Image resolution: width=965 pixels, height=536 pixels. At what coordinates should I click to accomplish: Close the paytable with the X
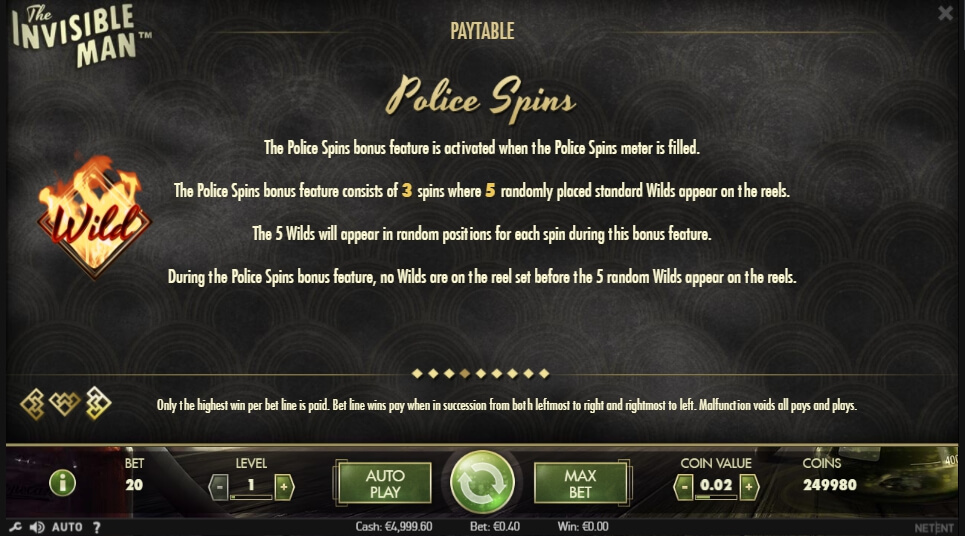945,13
